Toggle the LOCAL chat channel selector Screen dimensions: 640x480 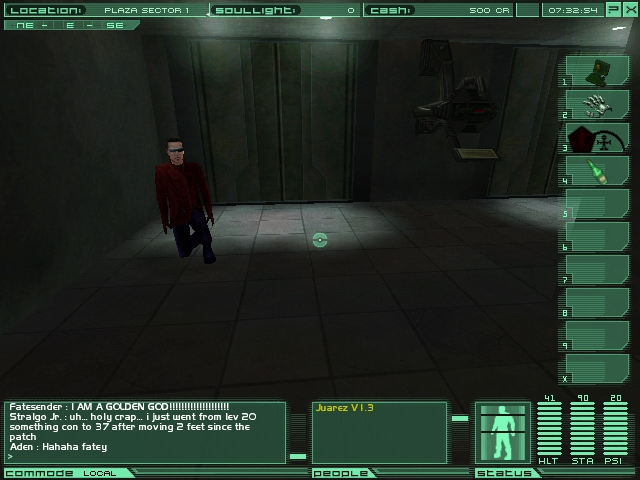point(99,473)
